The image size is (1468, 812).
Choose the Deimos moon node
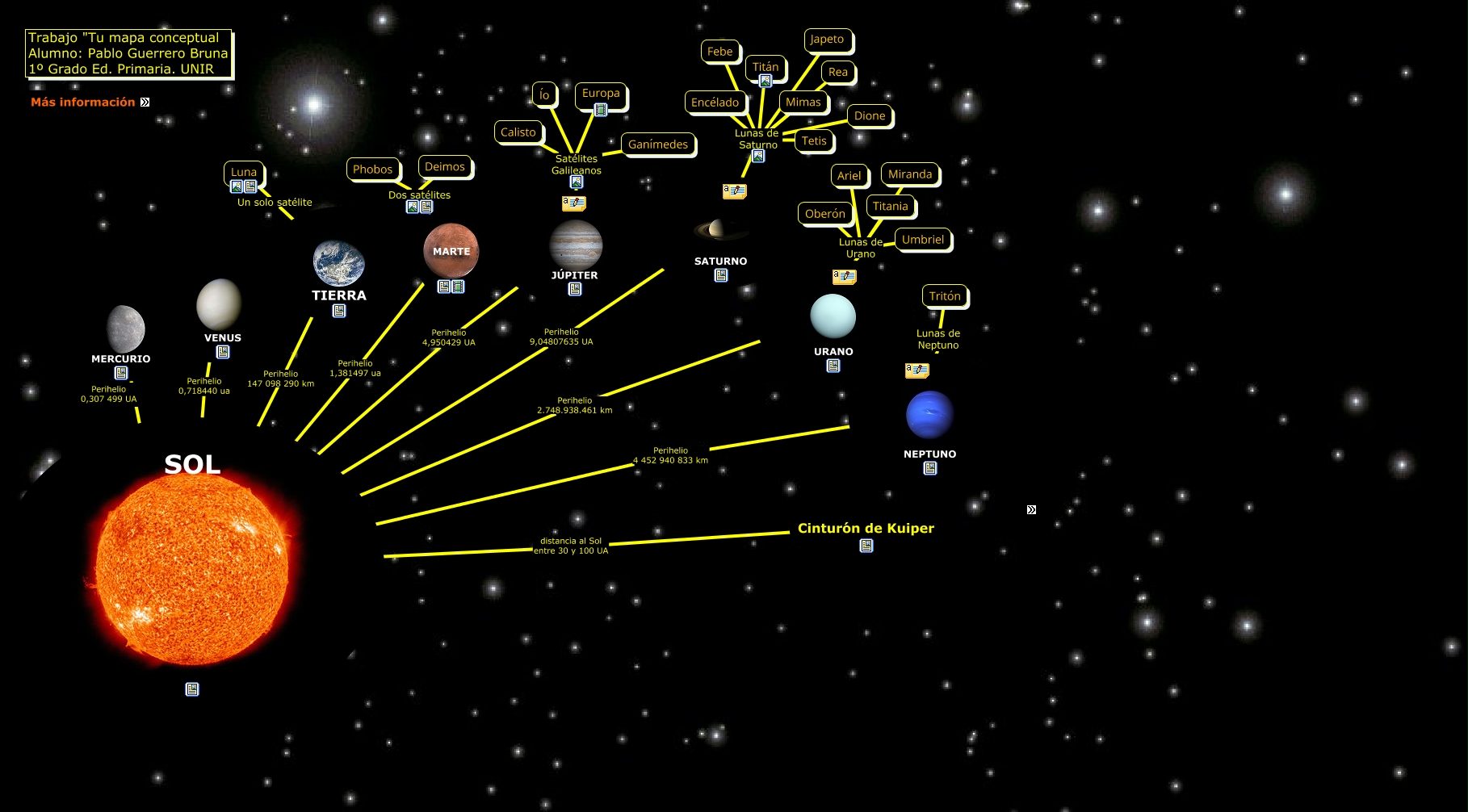pos(445,167)
